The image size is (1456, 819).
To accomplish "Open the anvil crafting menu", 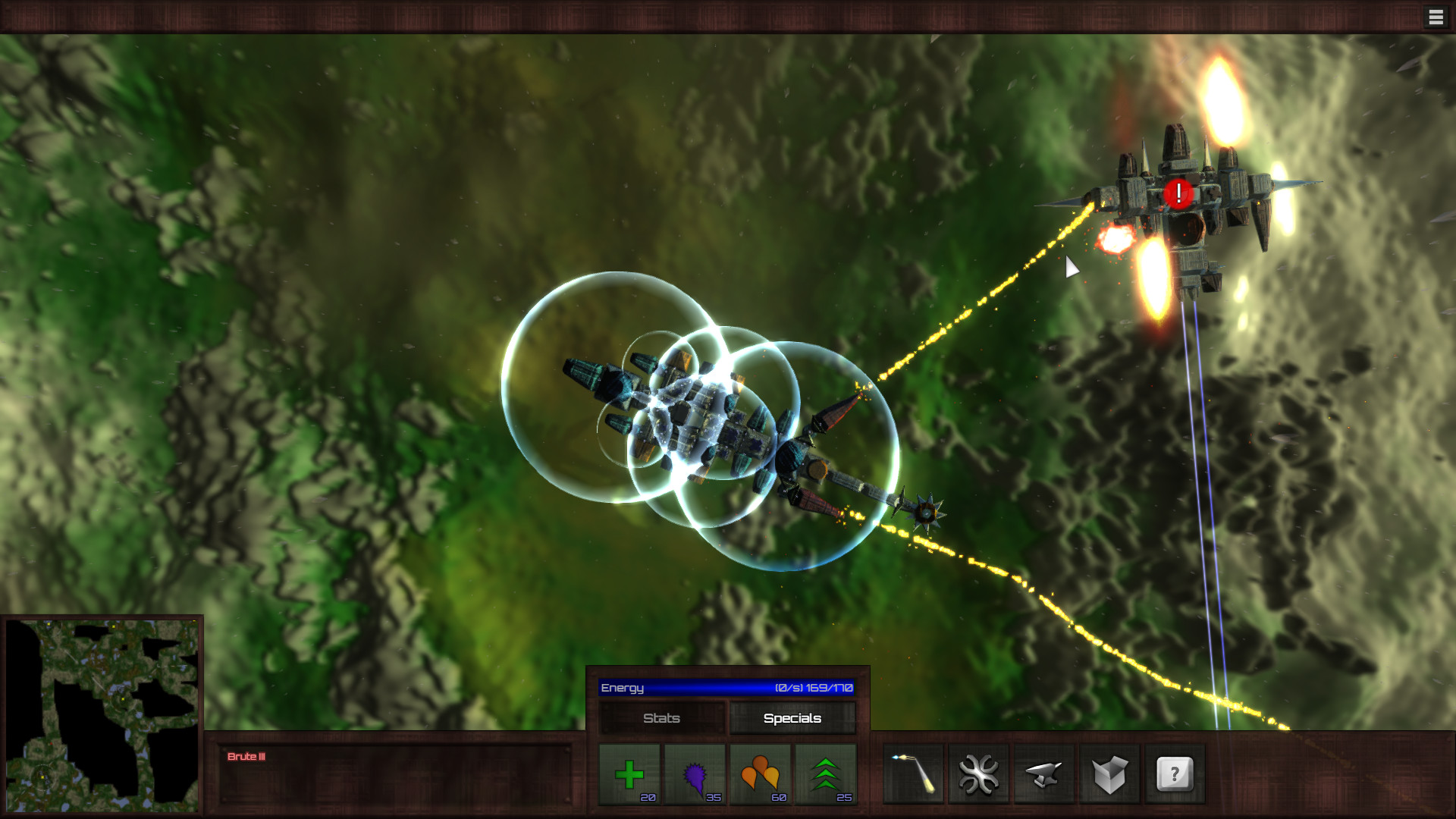I will point(1043,773).
